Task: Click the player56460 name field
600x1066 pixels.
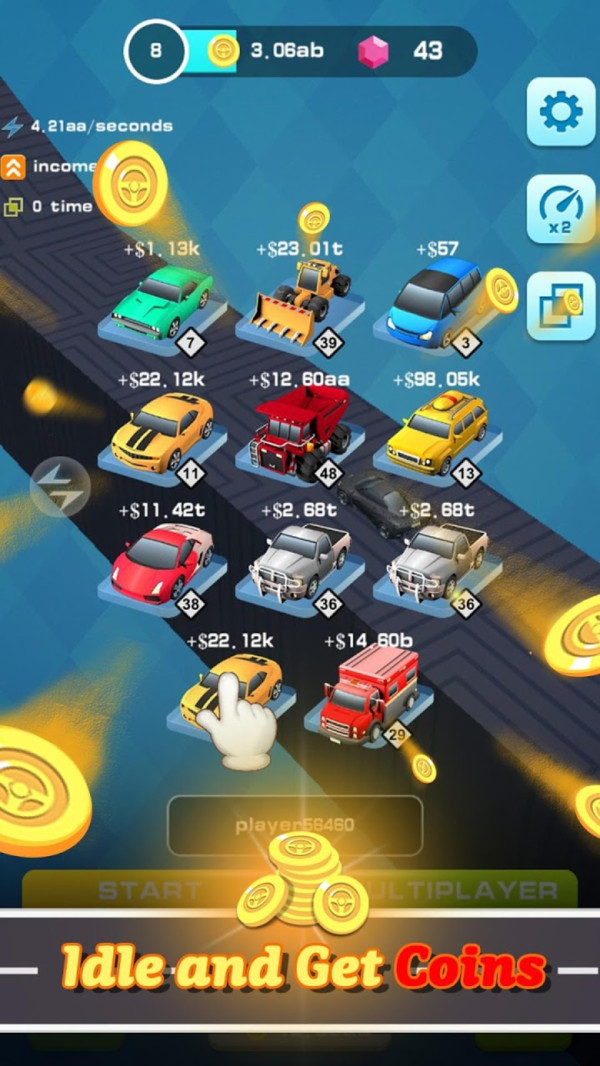Action: coord(295,826)
